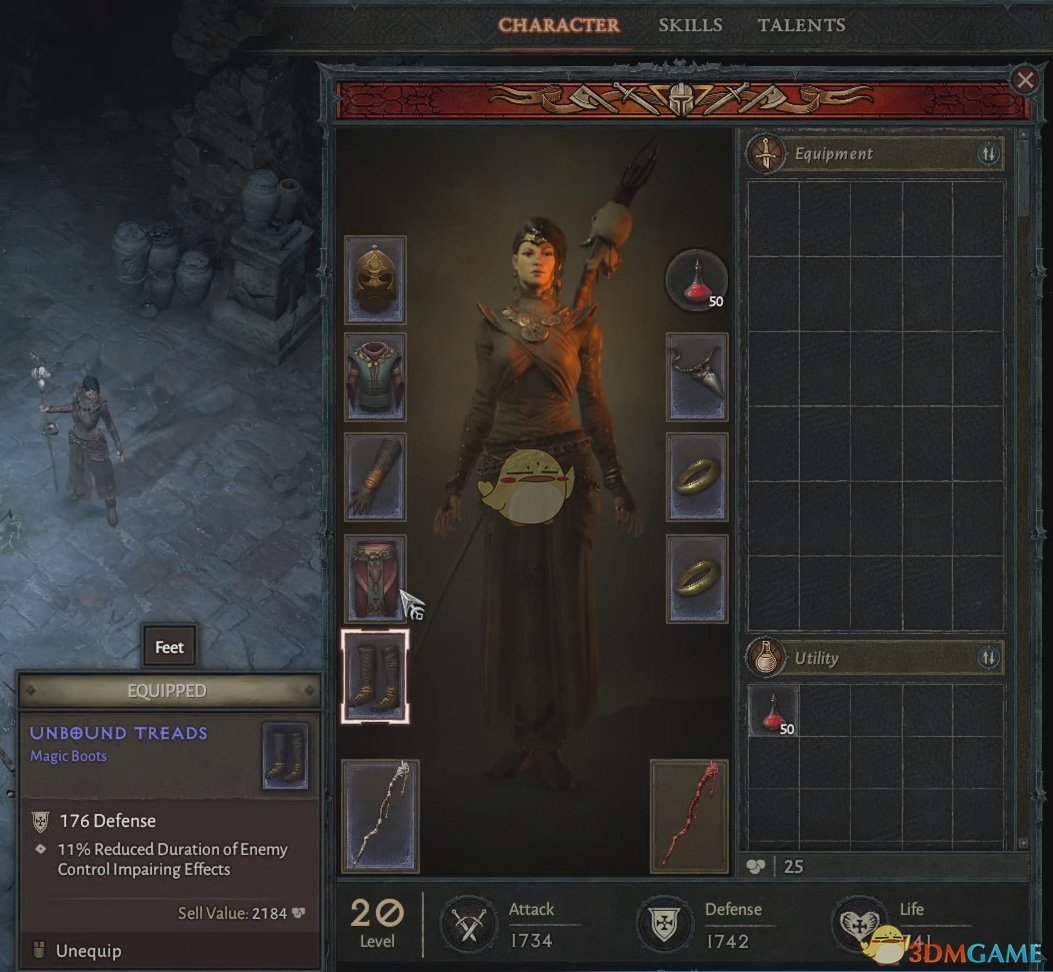Close the character panel
This screenshot has height=972, width=1053.
click(x=1024, y=80)
